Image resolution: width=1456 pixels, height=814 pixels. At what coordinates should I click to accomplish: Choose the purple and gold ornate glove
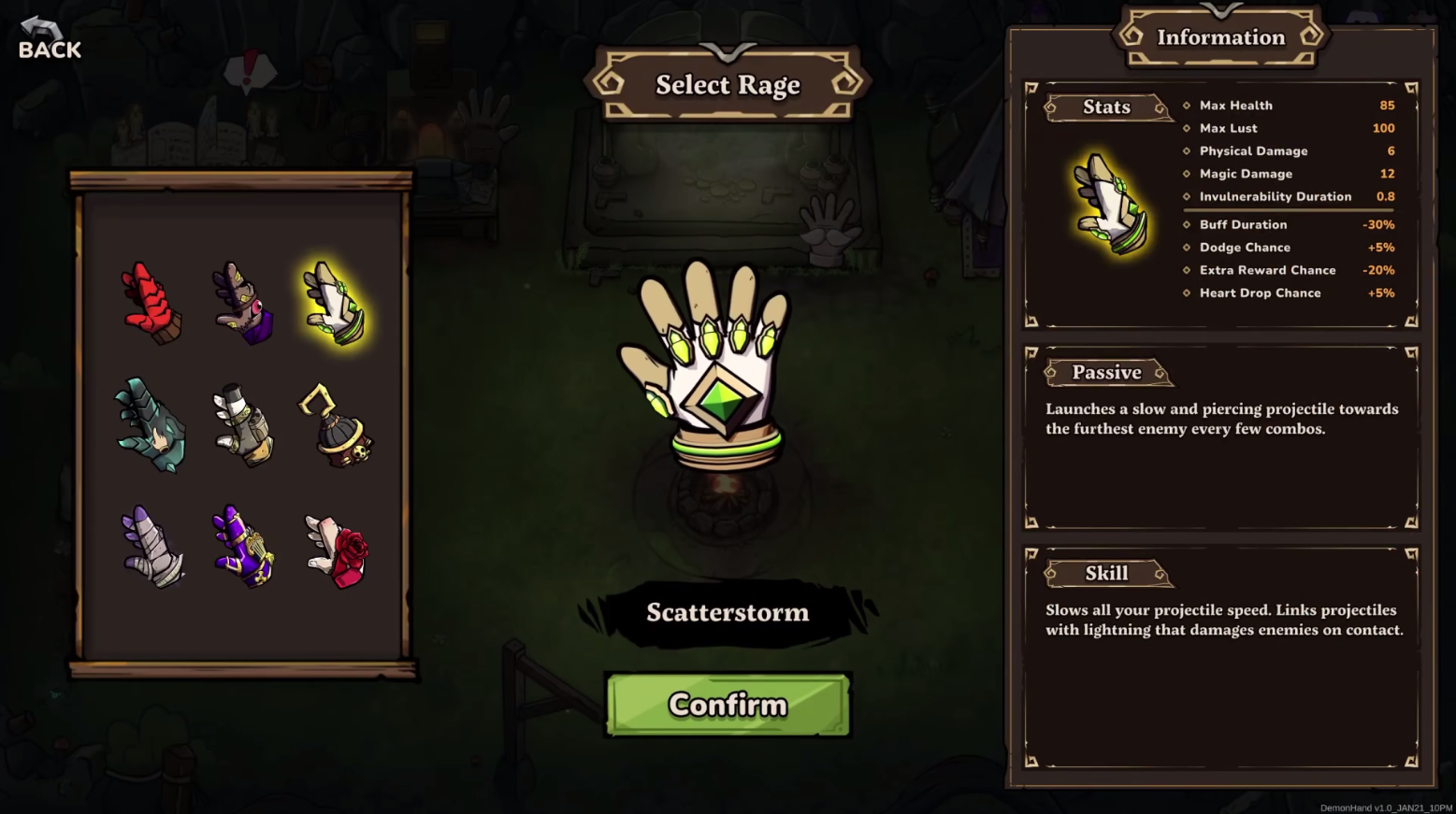tap(242, 547)
